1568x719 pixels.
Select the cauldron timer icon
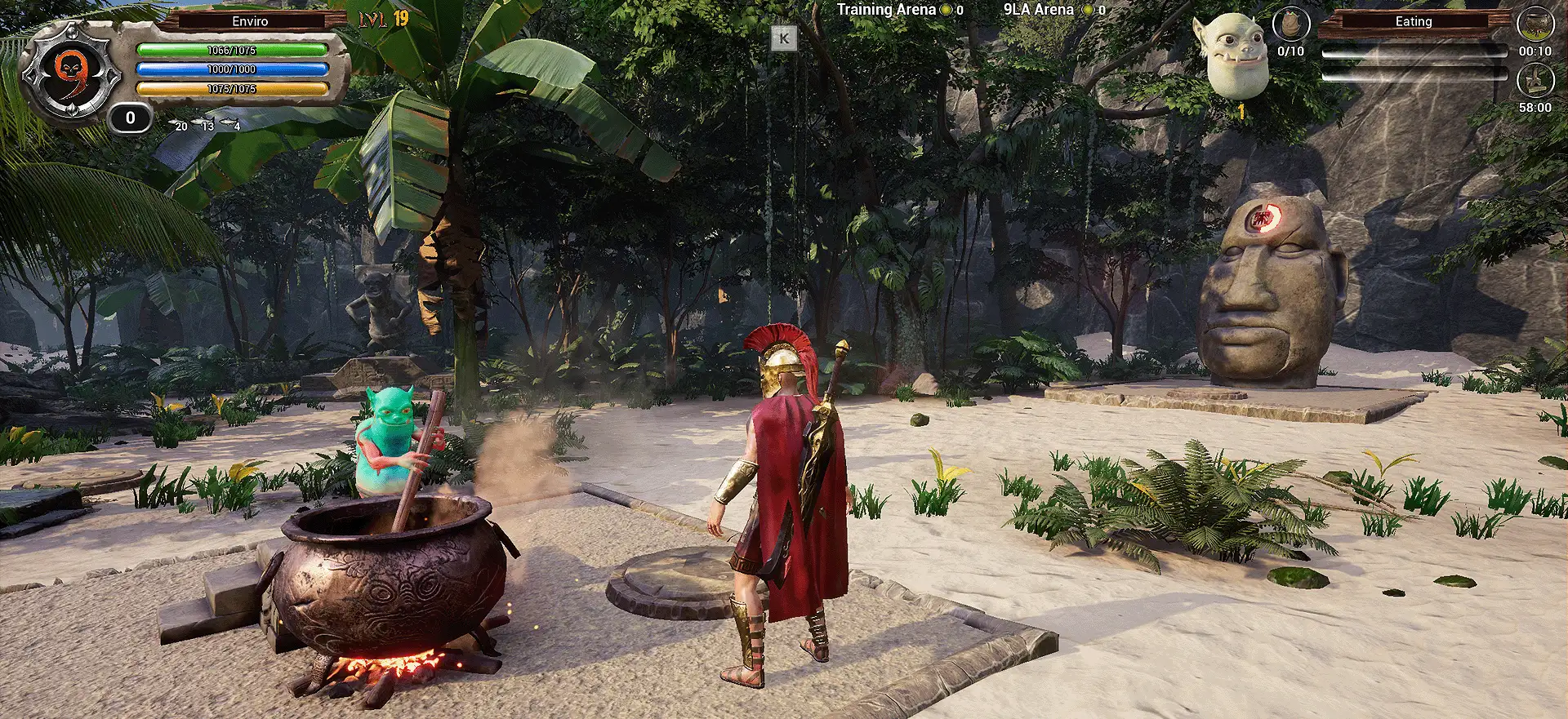[x=1535, y=24]
